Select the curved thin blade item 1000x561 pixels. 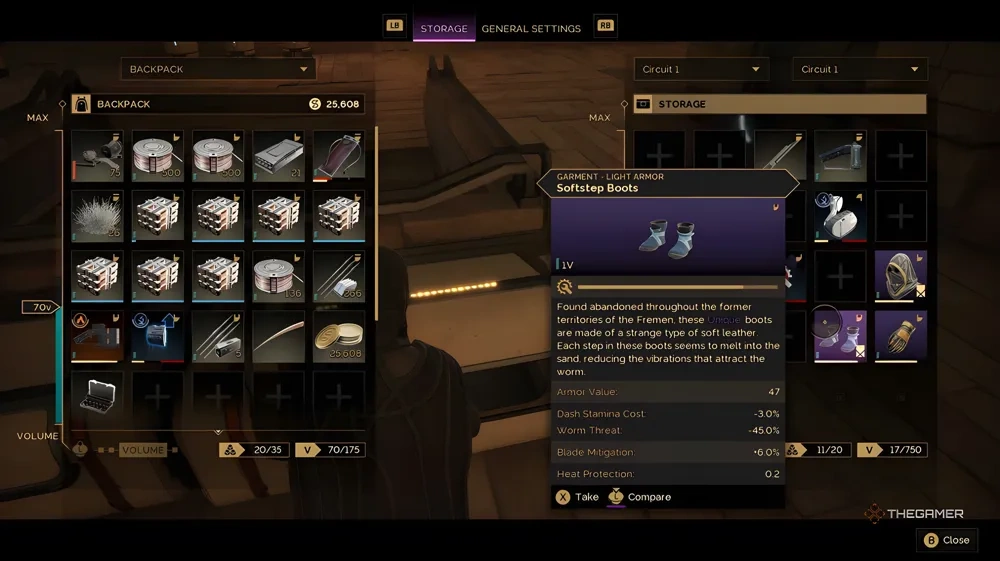(x=278, y=336)
